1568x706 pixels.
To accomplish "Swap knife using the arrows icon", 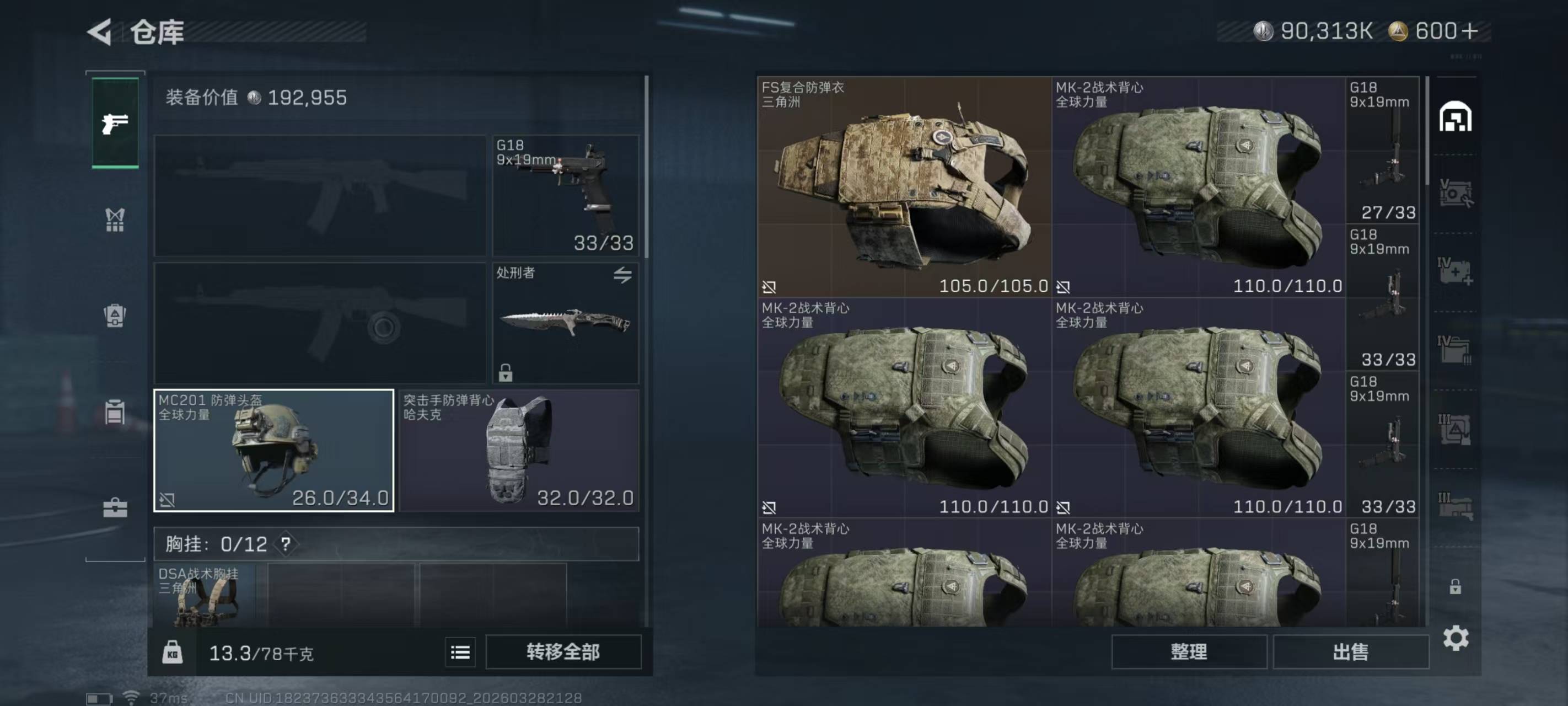I will pos(622,275).
